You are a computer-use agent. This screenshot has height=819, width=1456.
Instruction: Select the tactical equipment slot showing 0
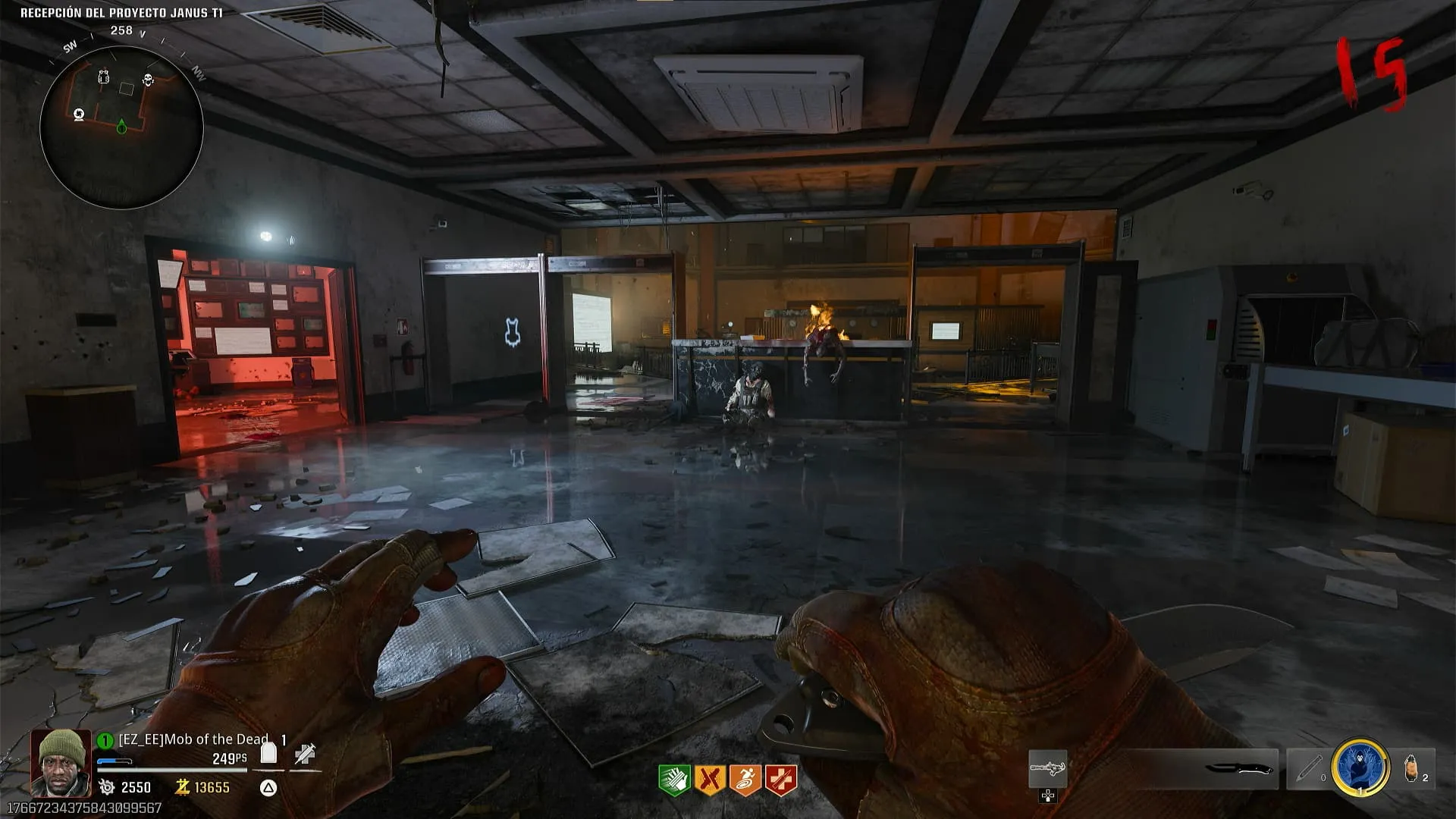point(1308,768)
